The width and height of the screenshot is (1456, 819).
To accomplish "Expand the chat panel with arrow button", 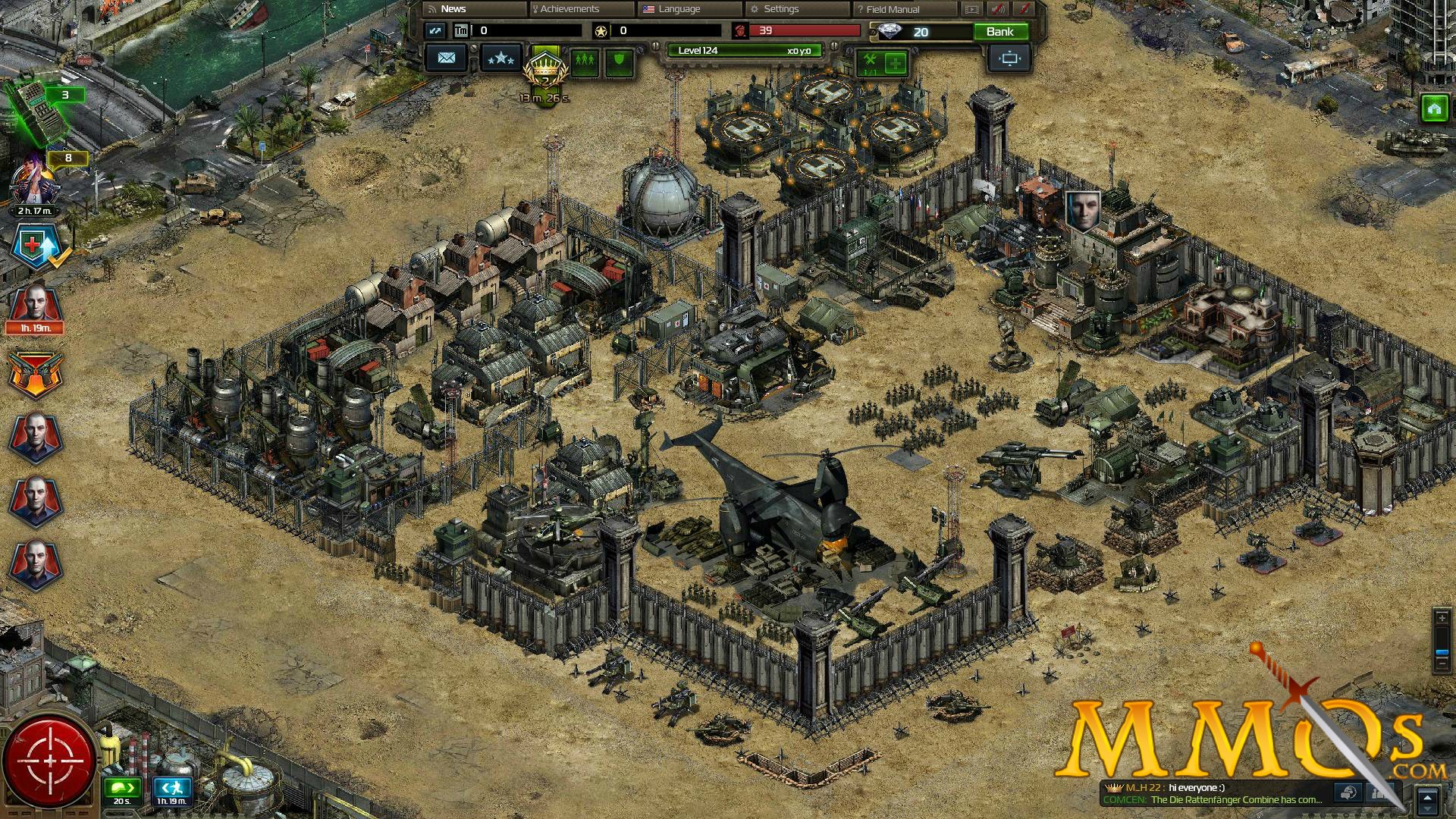I will tap(1428, 800).
